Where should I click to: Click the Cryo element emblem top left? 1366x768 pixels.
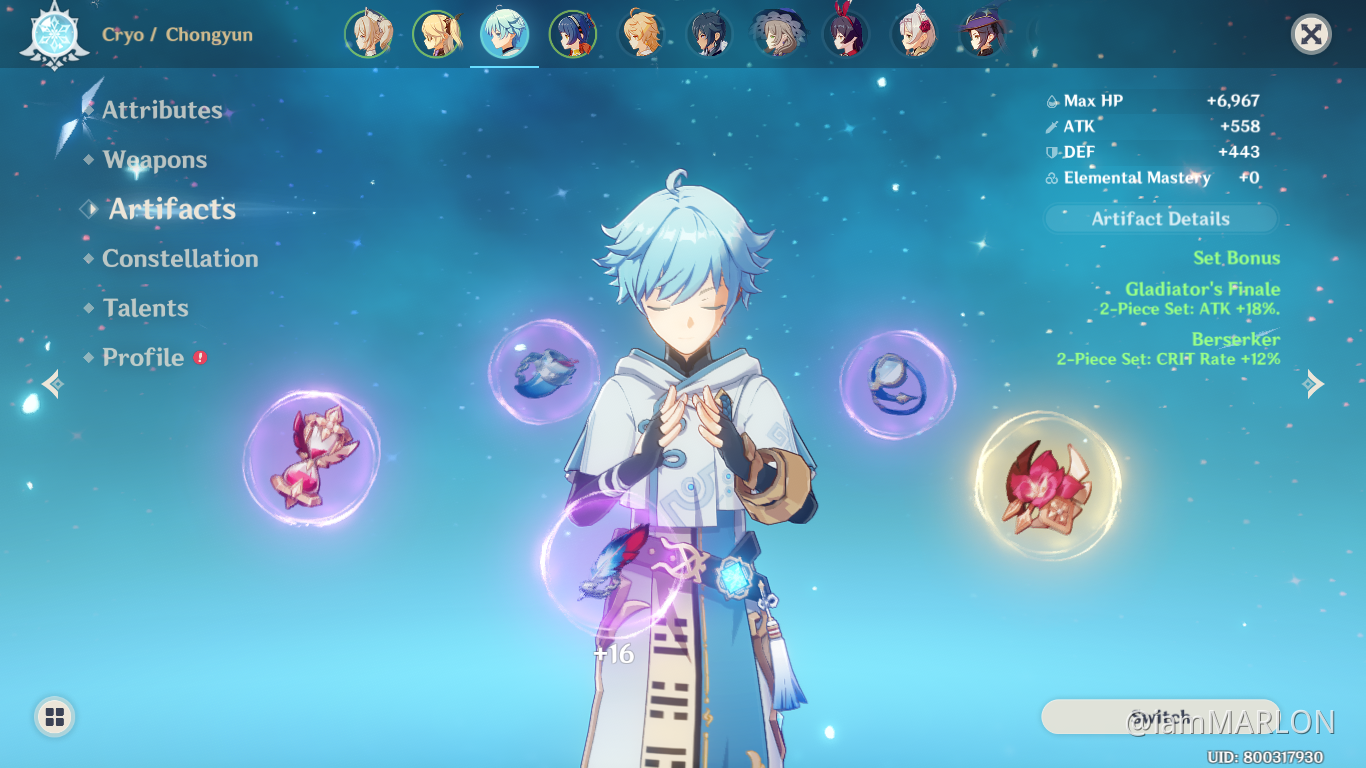point(55,35)
